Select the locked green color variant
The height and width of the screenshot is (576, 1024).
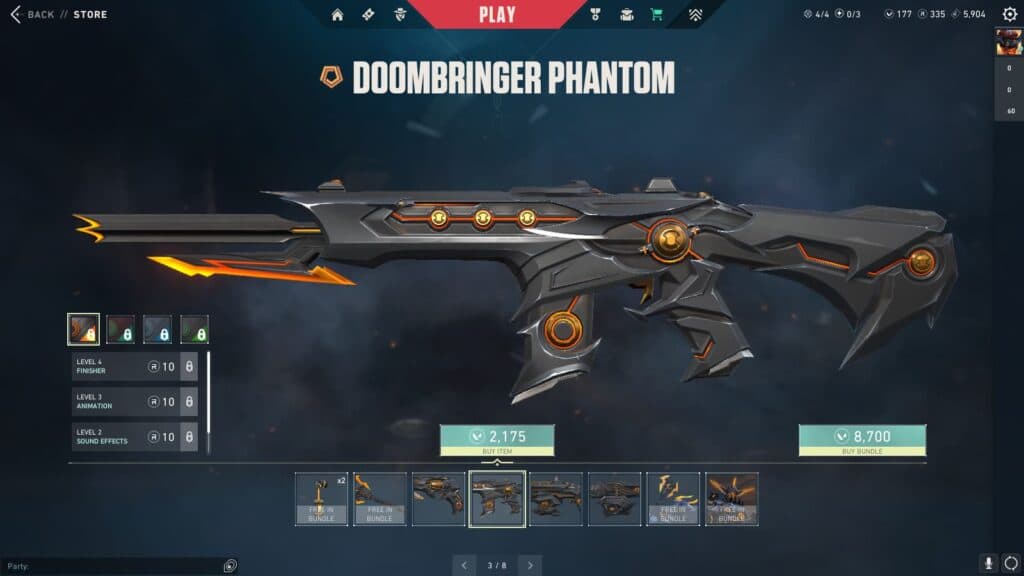click(194, 329)
